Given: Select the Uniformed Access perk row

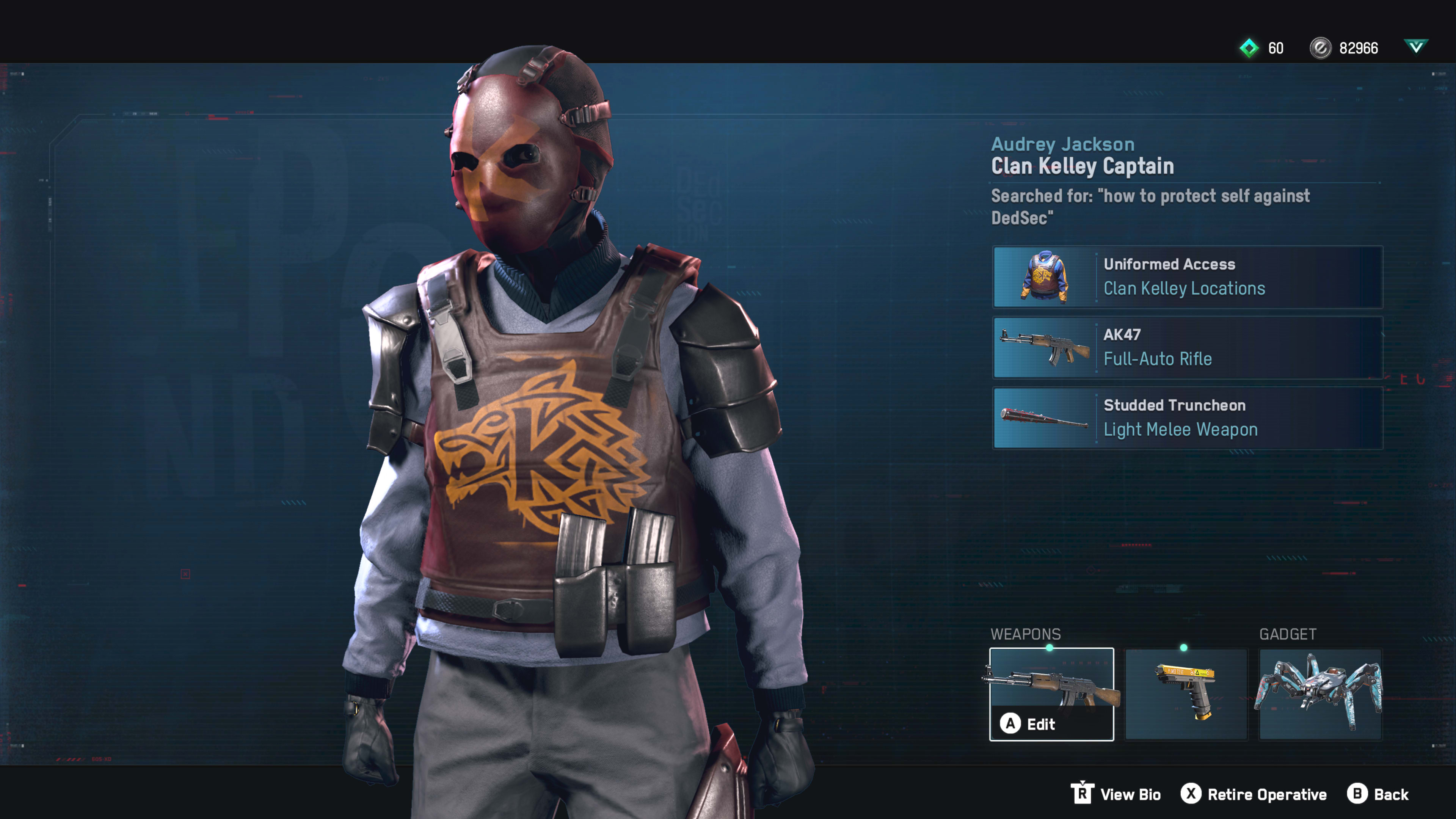Looking at the screenshot, I should [x=1187, y=277].
